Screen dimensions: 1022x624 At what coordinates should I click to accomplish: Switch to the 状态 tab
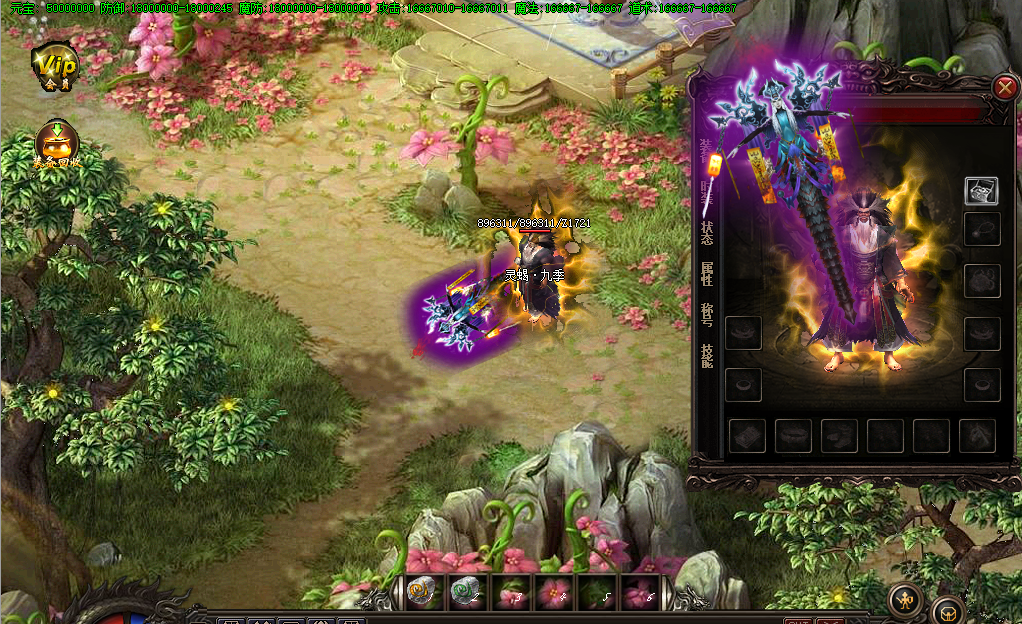pos(707,232)
